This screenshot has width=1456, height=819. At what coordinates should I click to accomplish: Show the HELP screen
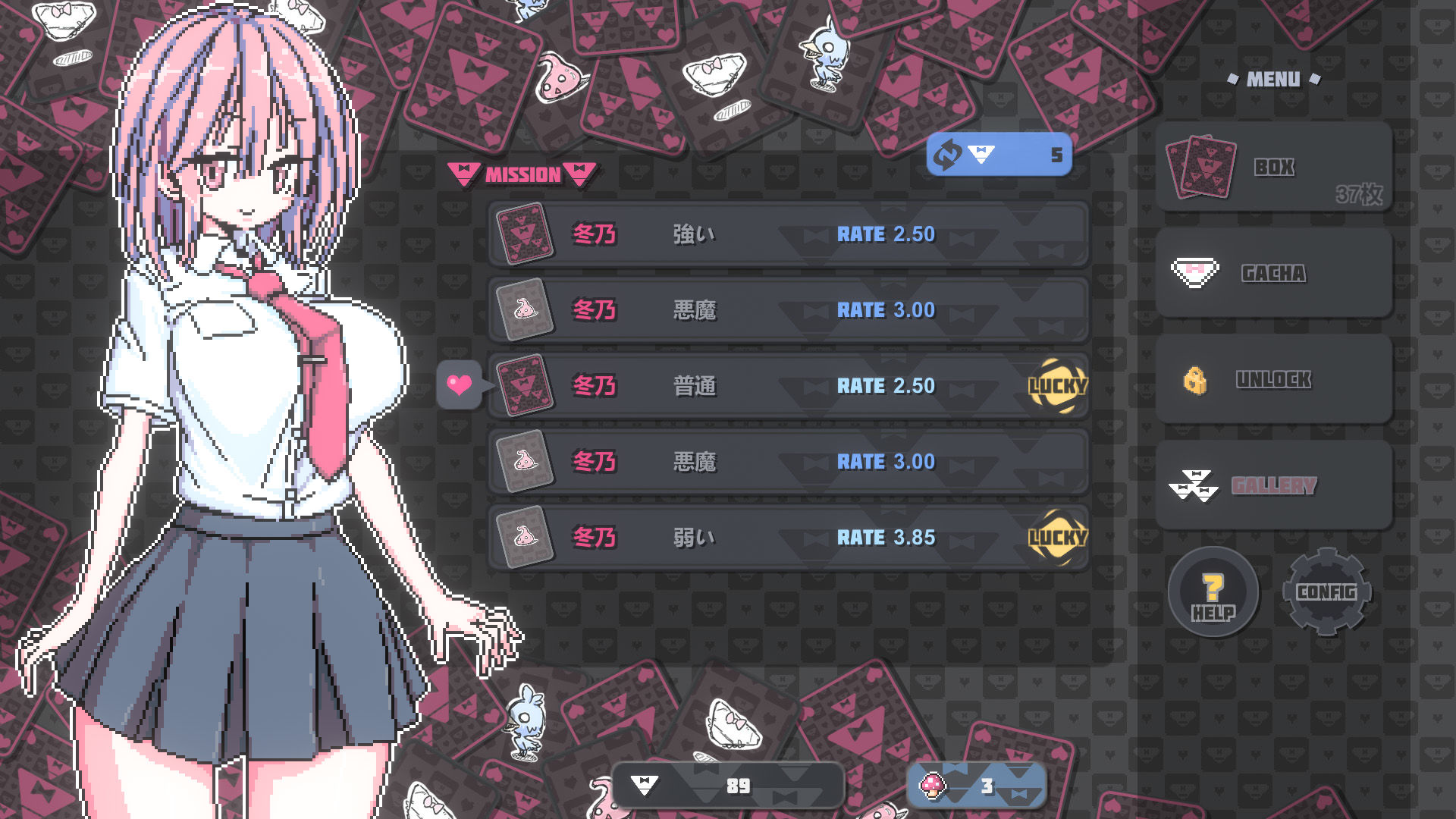pyautogui.click(x=1213, y=592)
